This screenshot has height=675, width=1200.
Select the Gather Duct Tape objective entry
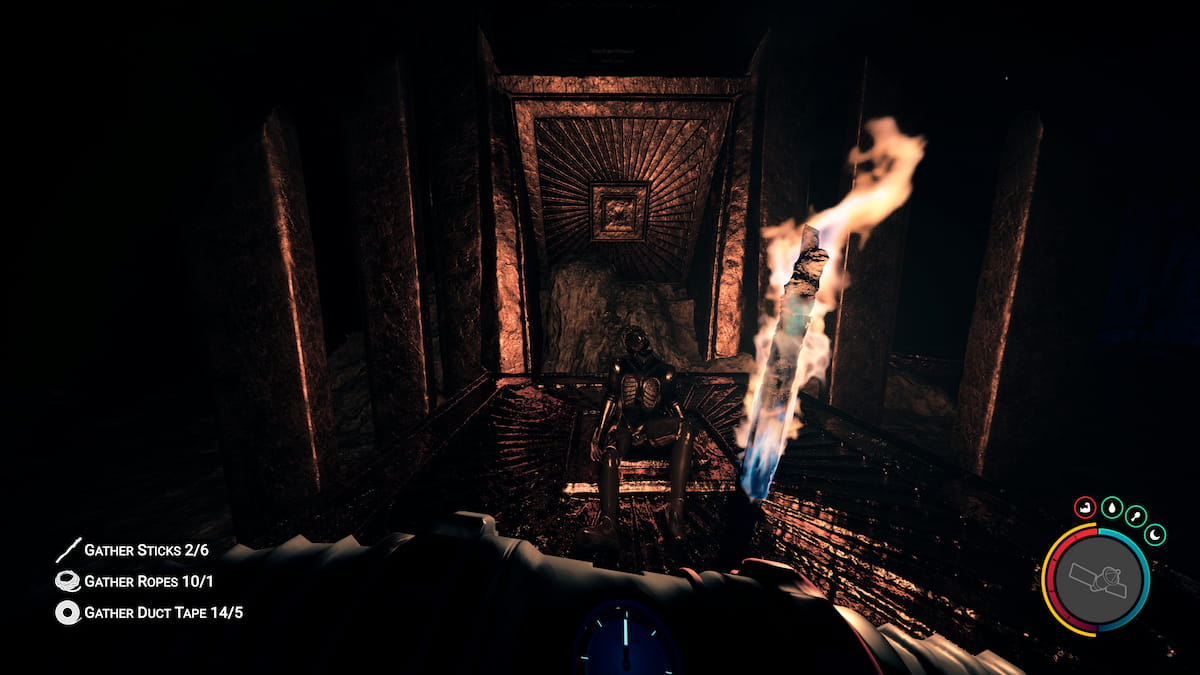[x=148, y=612]
